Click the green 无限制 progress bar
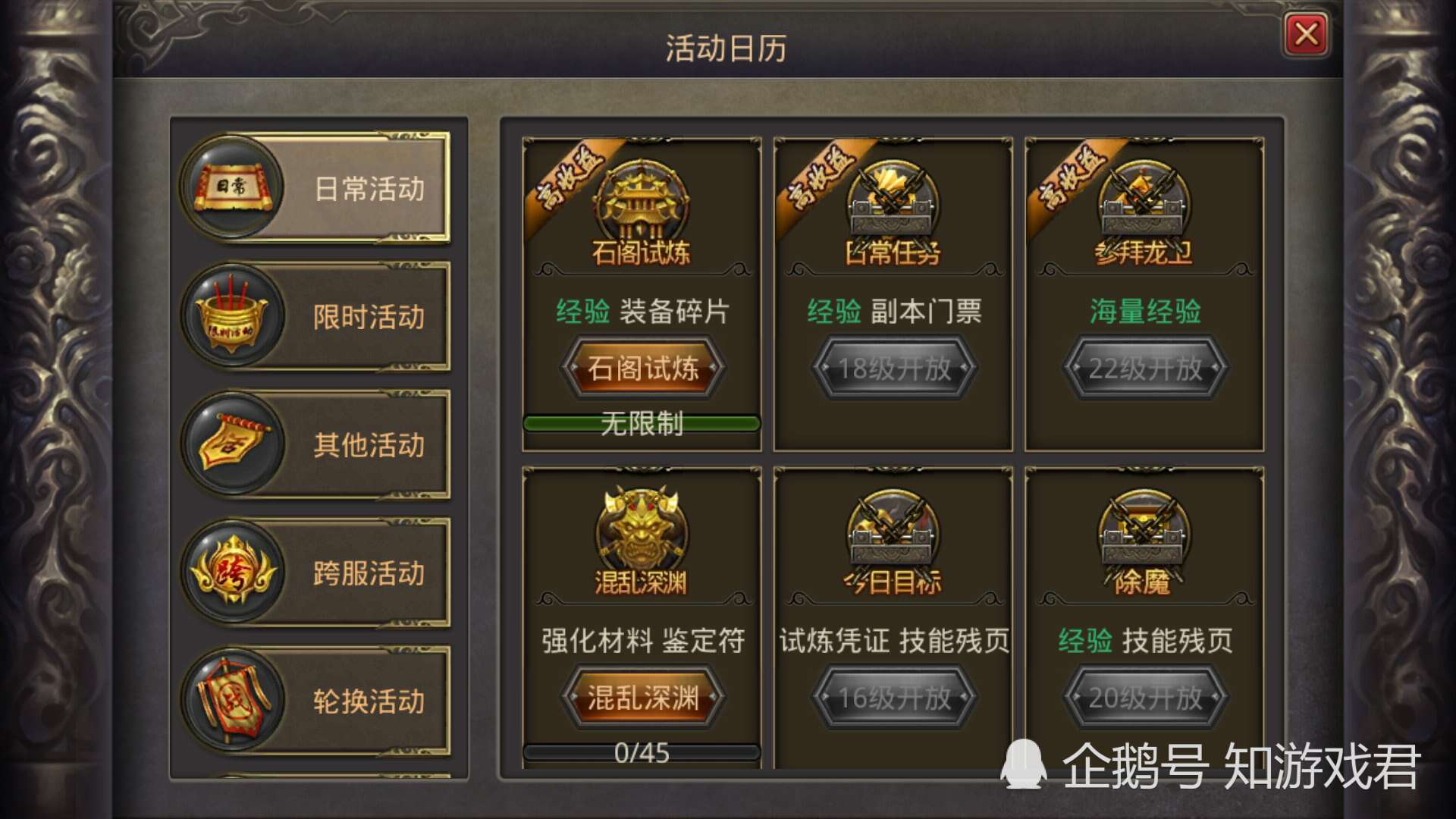This screenshot has height=819, width=1456. point(641,425)
